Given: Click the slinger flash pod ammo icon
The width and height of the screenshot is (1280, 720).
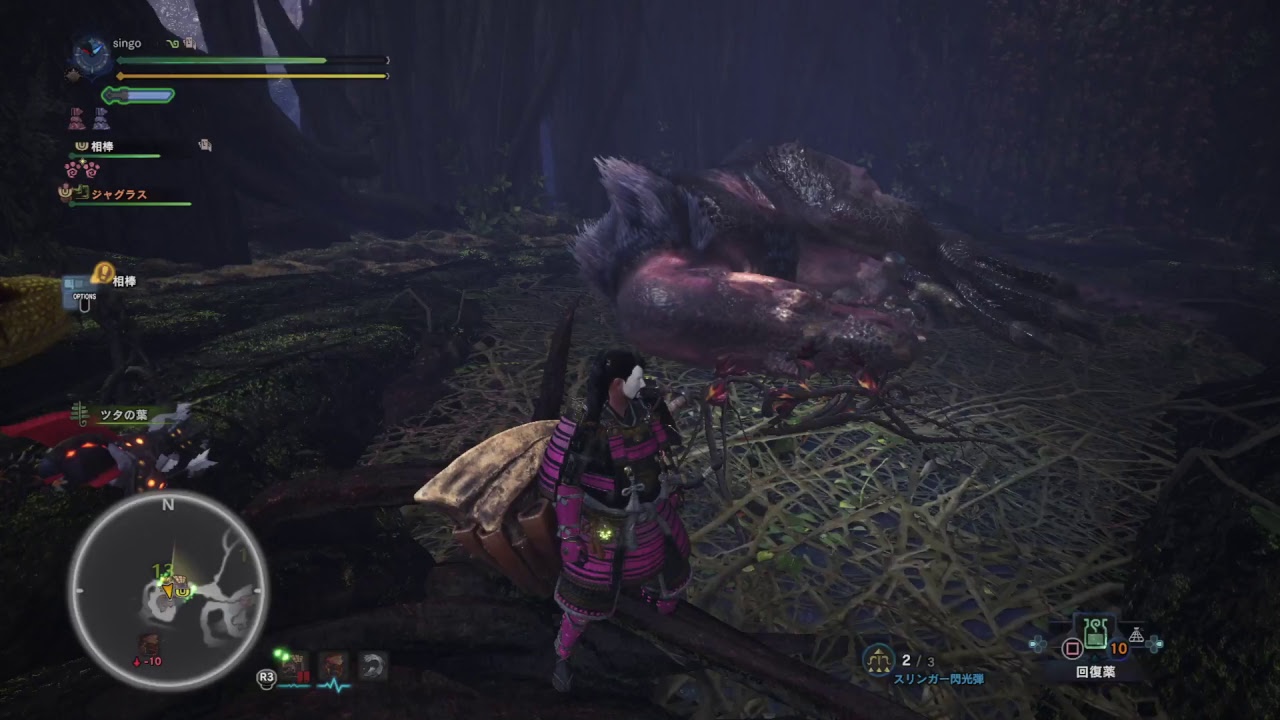Looking at the screenshot, I should (879, 659).
